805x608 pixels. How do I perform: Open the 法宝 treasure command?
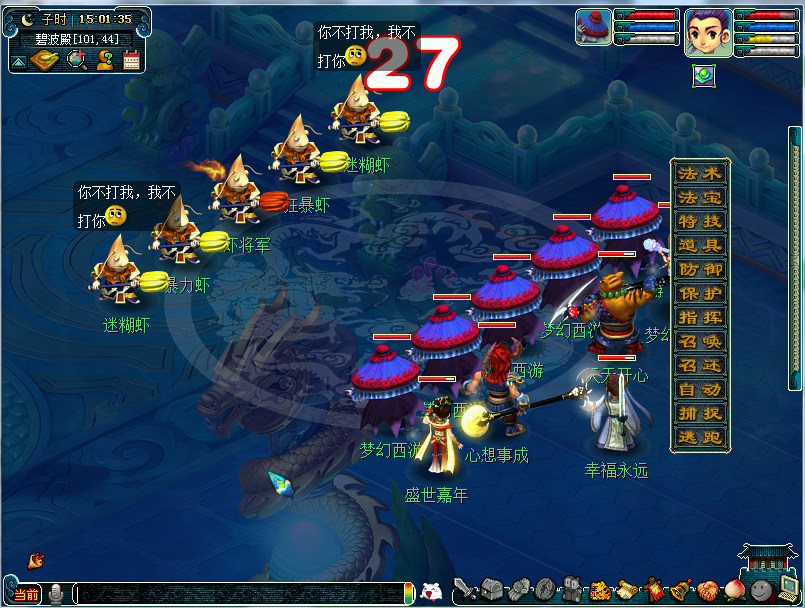[700, 197]
